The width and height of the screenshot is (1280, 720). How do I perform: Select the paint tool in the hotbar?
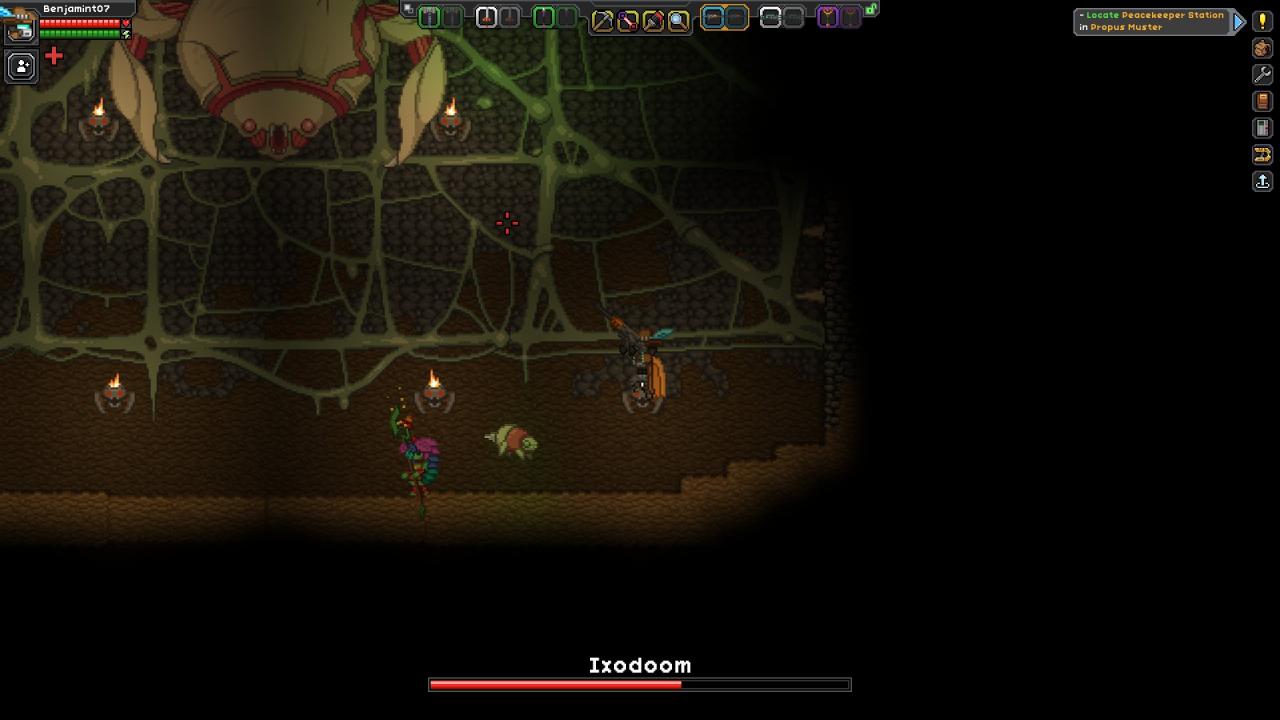pos(653,20)
